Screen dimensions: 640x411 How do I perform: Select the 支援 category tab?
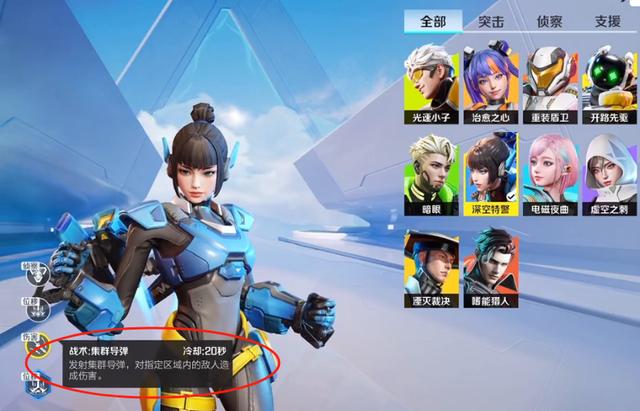[x=607, y=21]
